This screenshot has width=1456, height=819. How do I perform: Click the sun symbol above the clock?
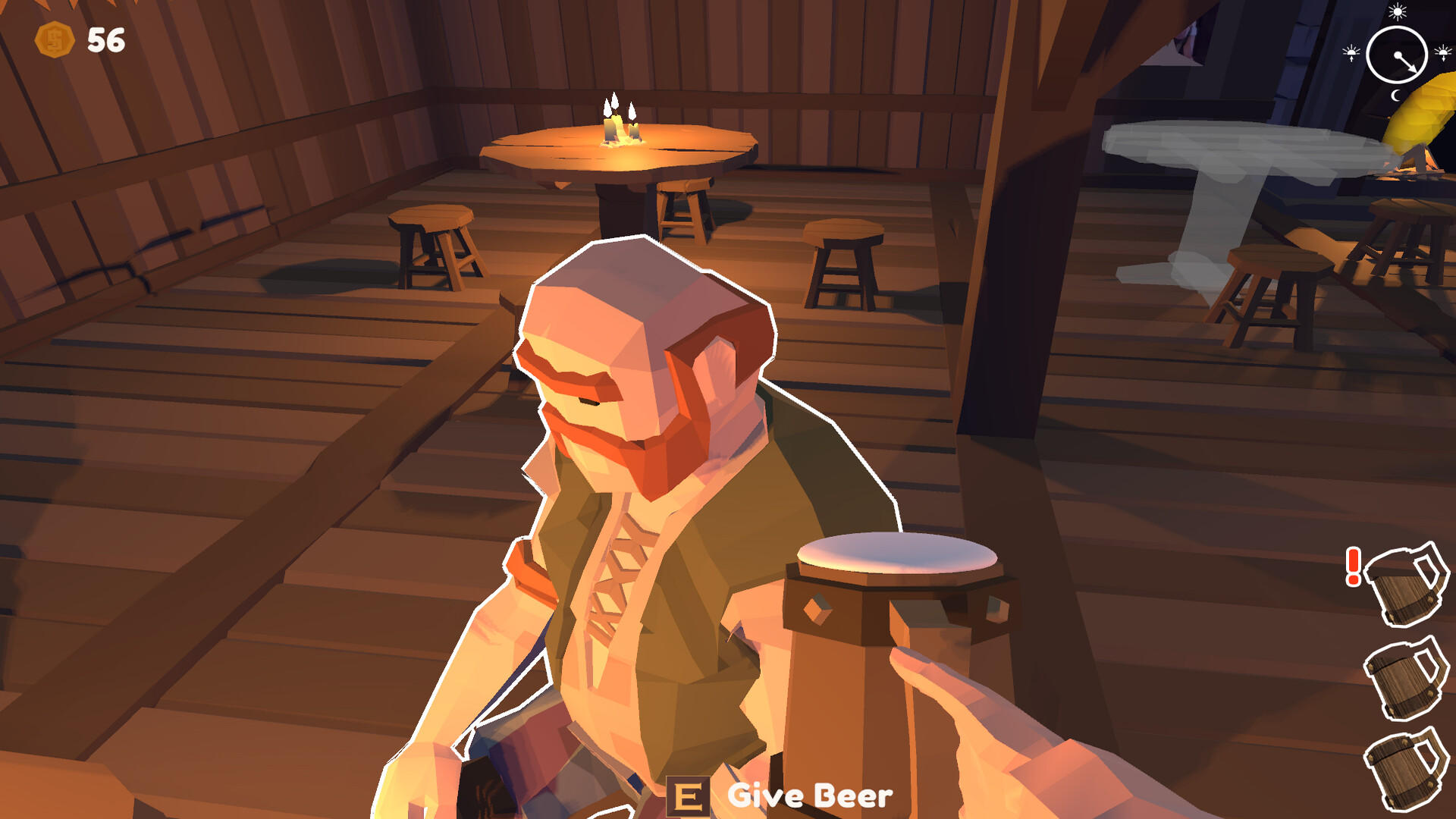[1397, 12]
